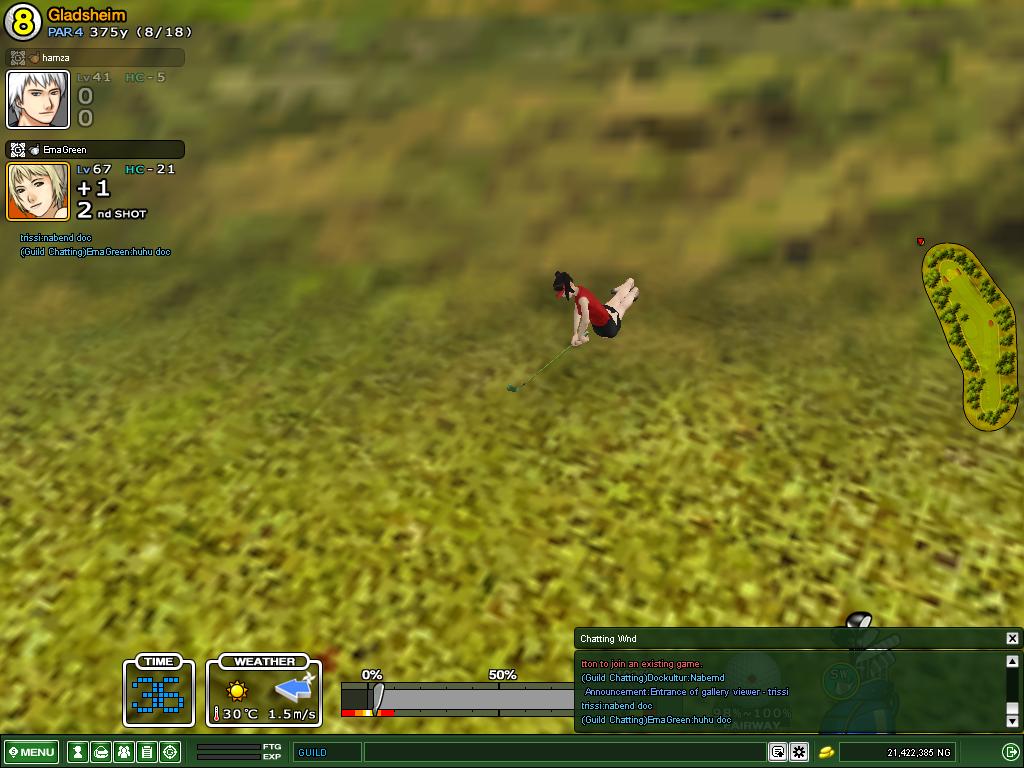
Task: Toggle the chat window popup icon
Action: [777, 752]
